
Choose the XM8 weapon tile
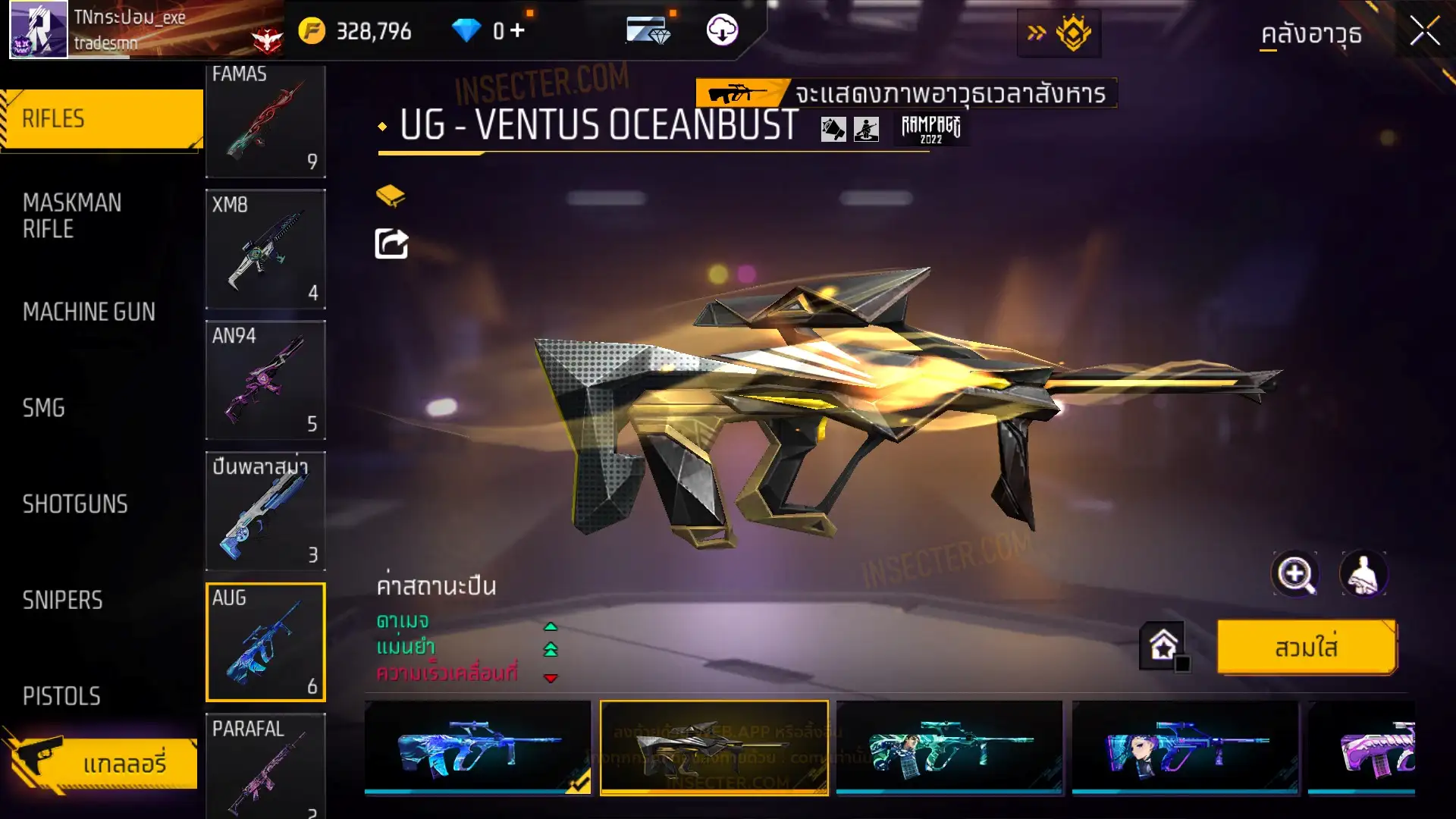coord(265,249)
